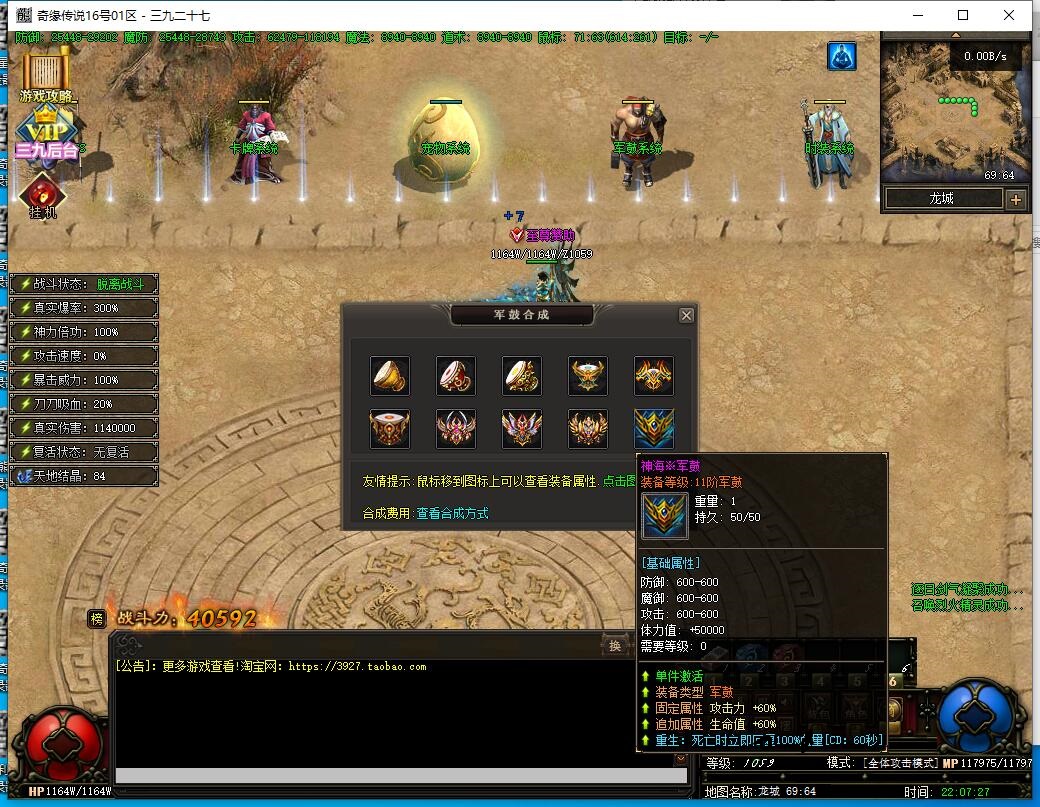This screenshot has width=1040, height=807.
Task: Open the 榜 ranking button beside combat power
Action: tap(97, 618)
